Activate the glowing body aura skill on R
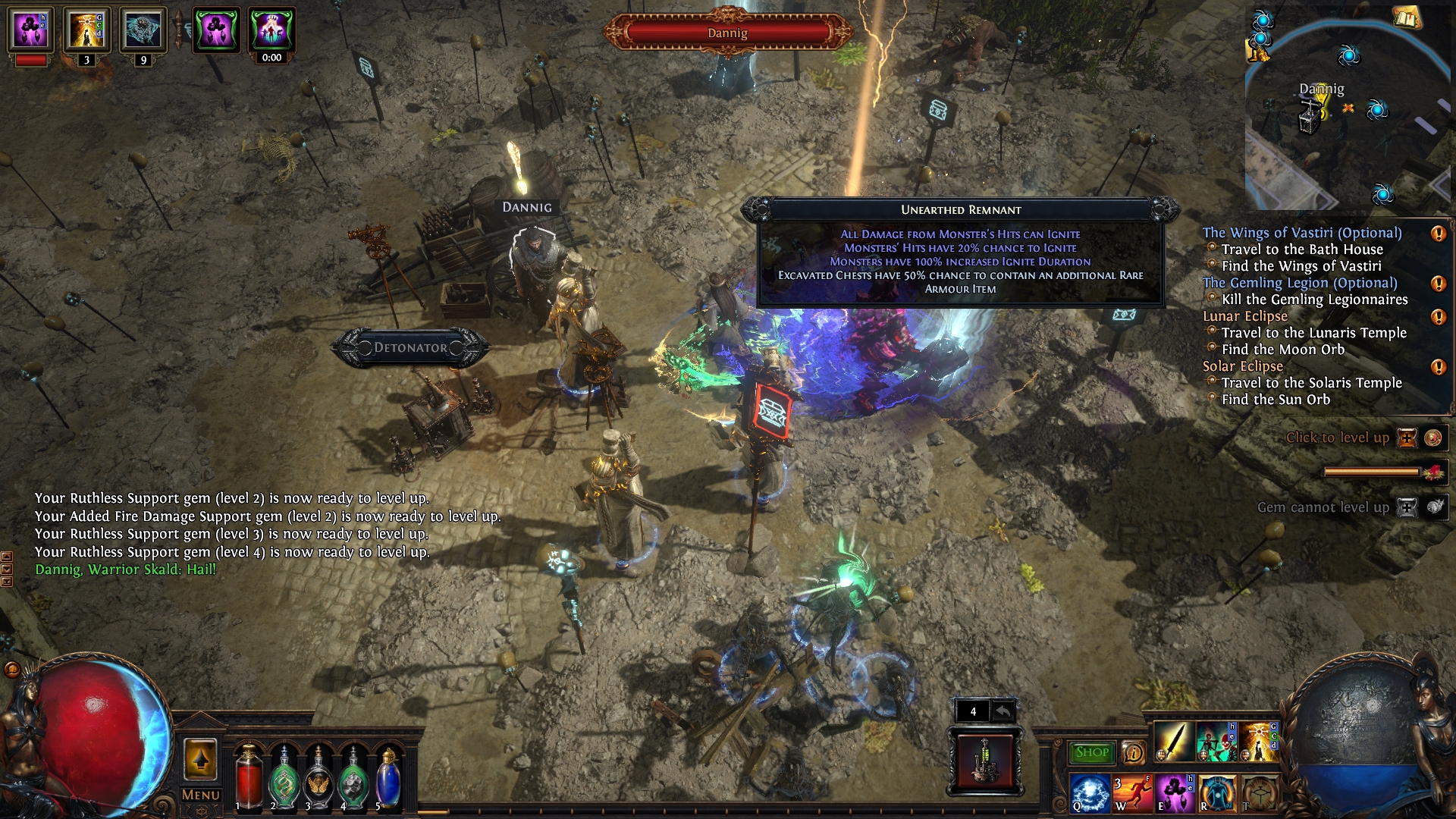This screenshot has width=1456, height=819. pos(1217,793)
